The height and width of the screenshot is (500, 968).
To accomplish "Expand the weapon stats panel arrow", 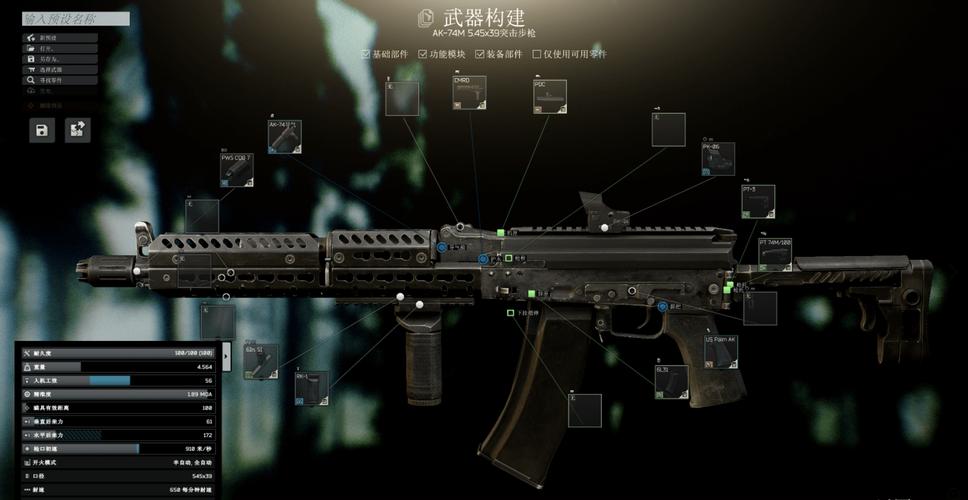I will pyautogui.click(x=226, y=354).
